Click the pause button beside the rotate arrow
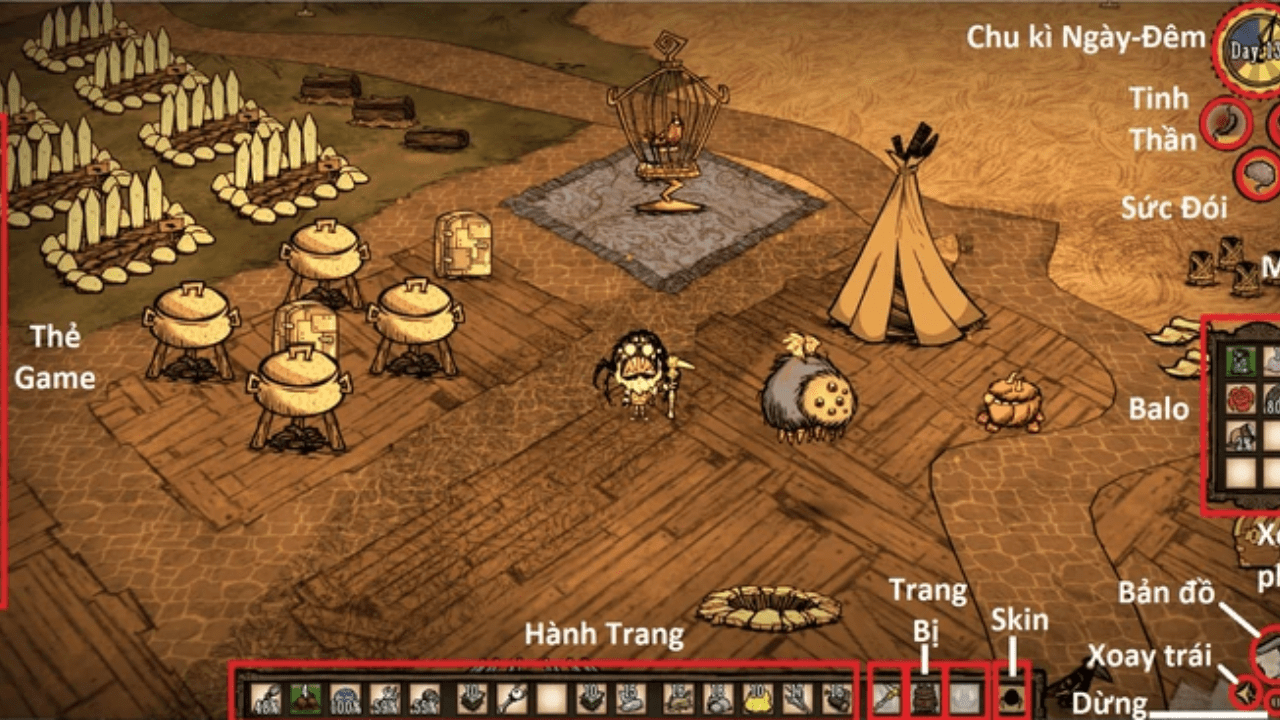Screen dimensions: 1280x720 coord(1272,700)
